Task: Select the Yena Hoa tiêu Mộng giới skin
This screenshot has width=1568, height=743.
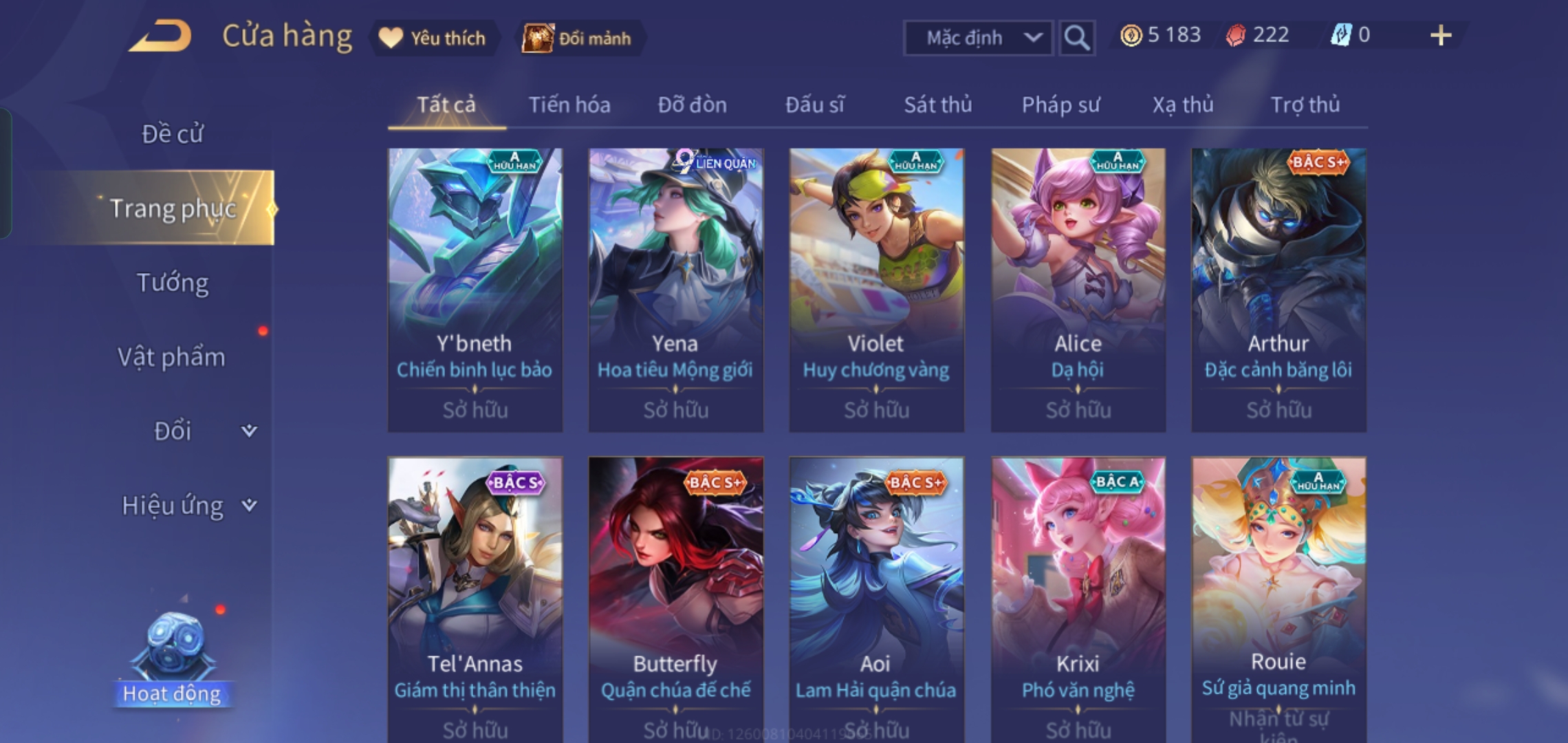Action: tap(675, 289)
